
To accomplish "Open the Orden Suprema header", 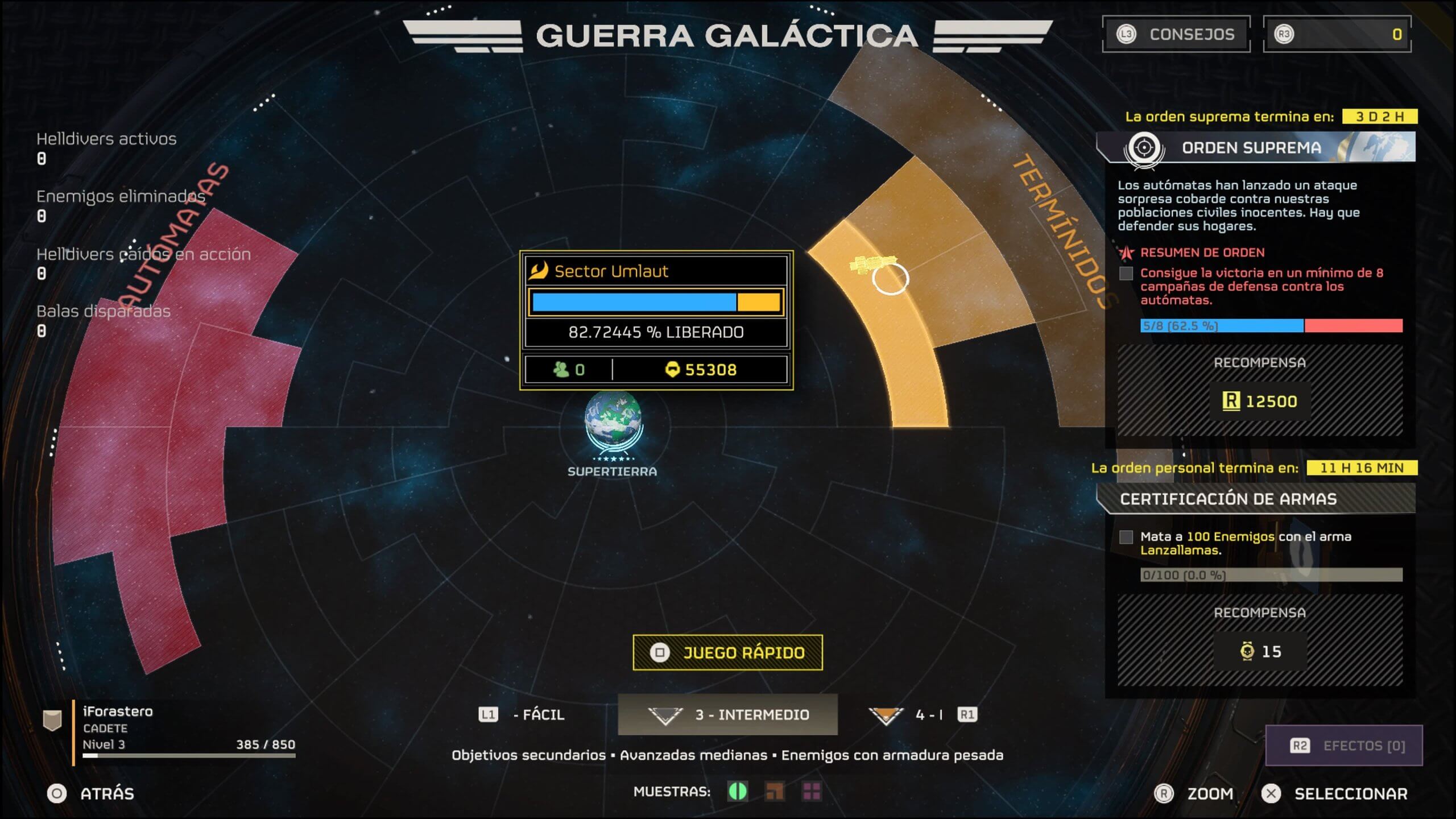I will (x=1256, y=148).
